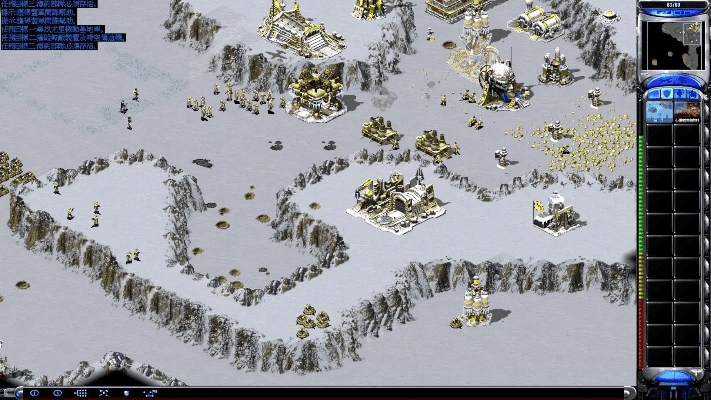Toggle the shield guard command button
This screenshot has height=400, width=711.
[x=128, y=393]
